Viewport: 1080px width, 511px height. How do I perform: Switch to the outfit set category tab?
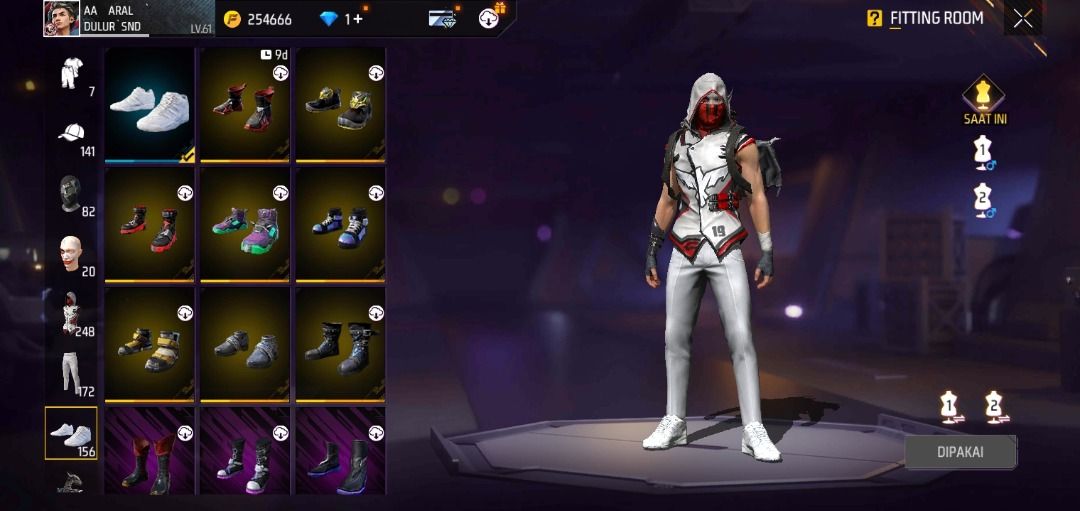[71, 75]
